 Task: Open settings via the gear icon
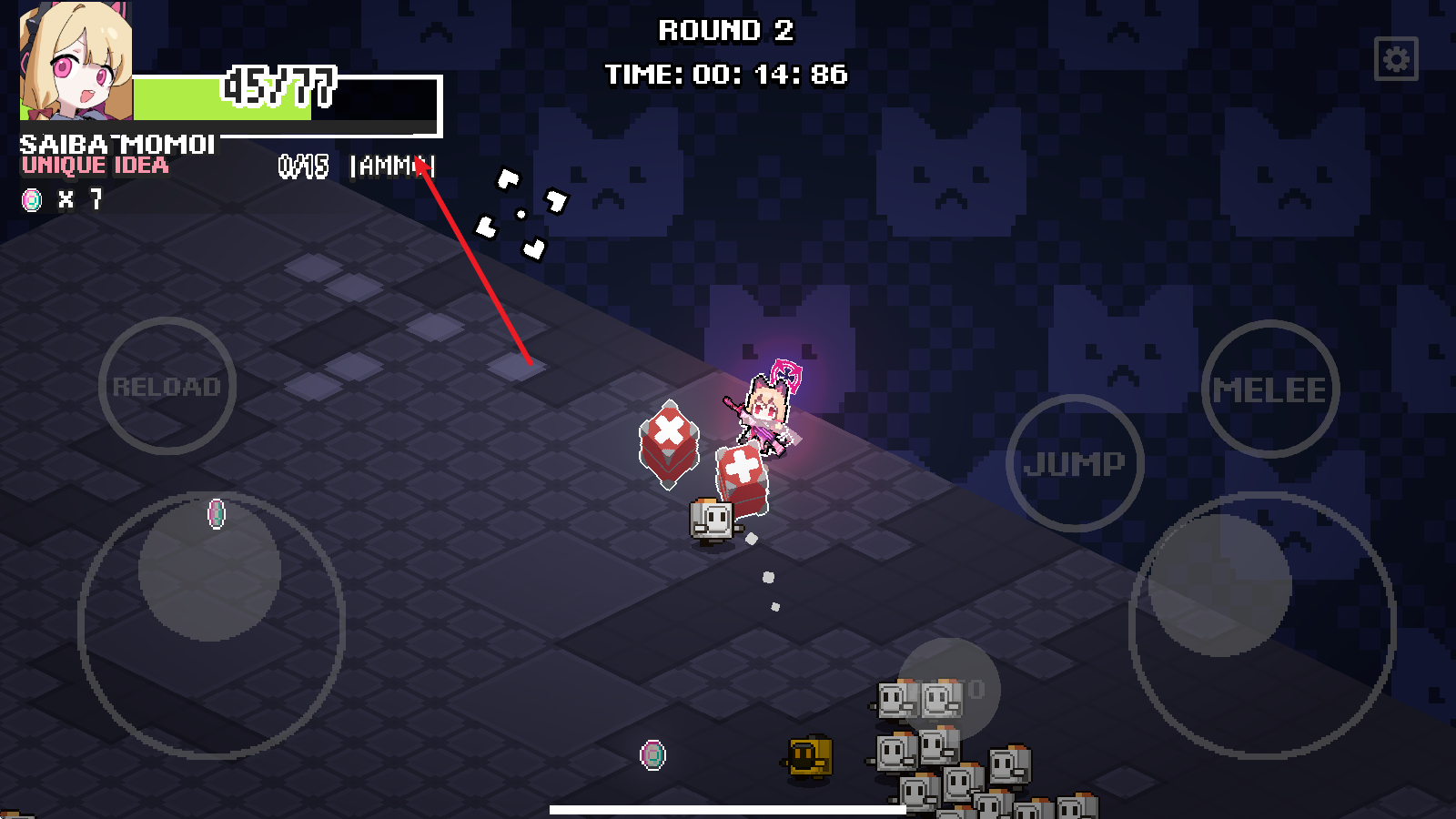pos(1396,59)
